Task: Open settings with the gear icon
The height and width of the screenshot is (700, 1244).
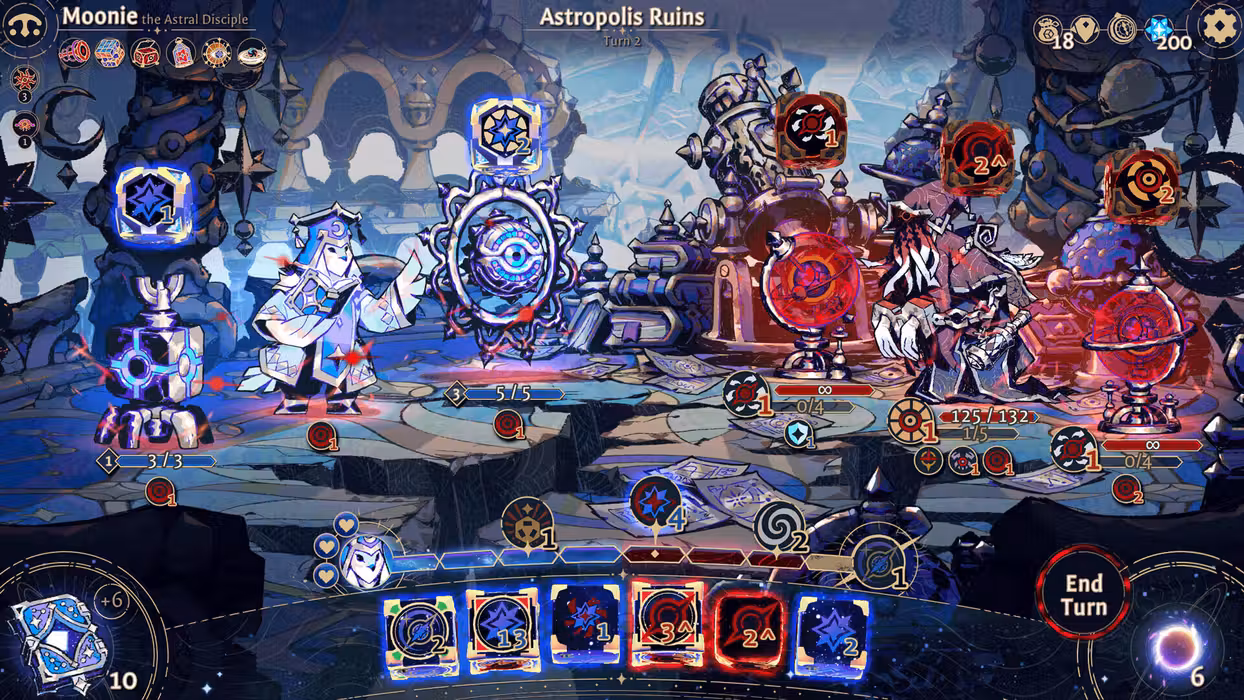Action: point(1218,27)
